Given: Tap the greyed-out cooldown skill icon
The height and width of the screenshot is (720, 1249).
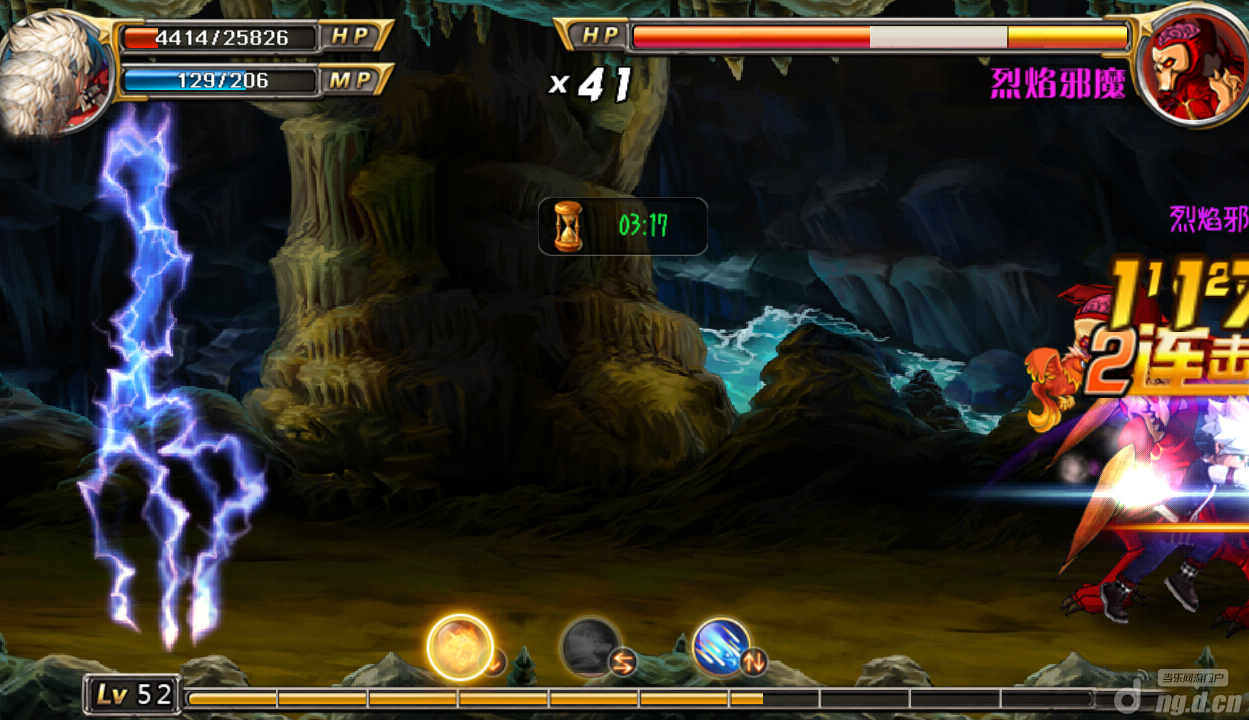Looking at the screenshot, I should [590, 646].
